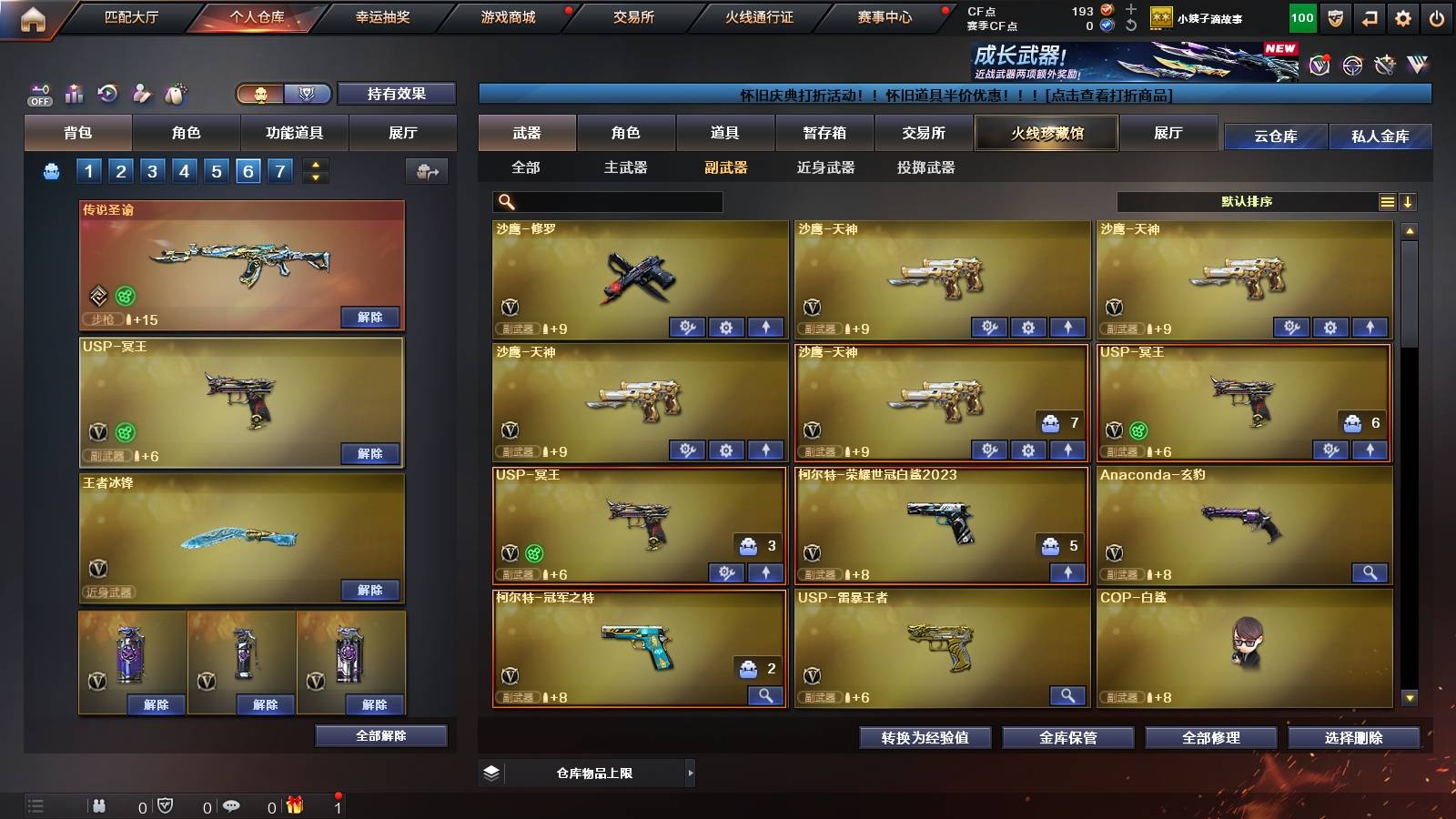Click the magnifier preview icon on 柯尔特-冠军之特
Image resolution: width=1456 pixels, height=819 pixels.
click(765, 695)
